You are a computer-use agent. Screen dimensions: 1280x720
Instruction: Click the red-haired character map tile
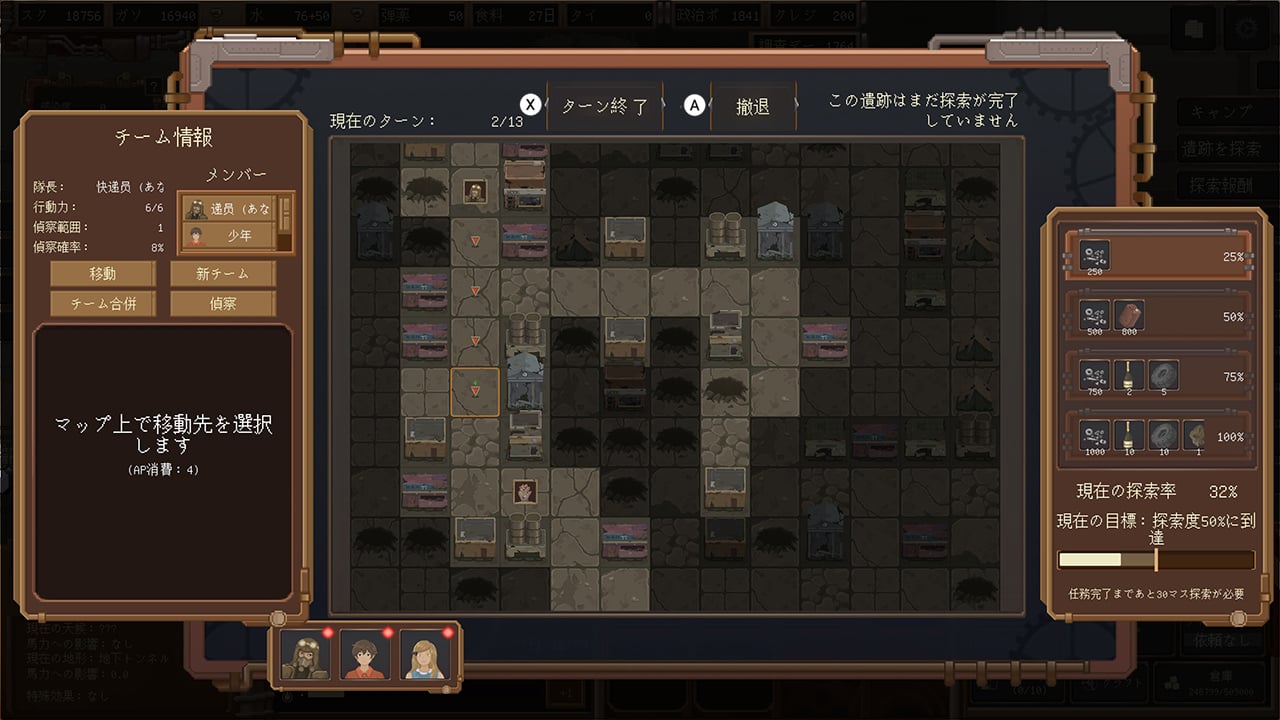(x=524, y=491)
